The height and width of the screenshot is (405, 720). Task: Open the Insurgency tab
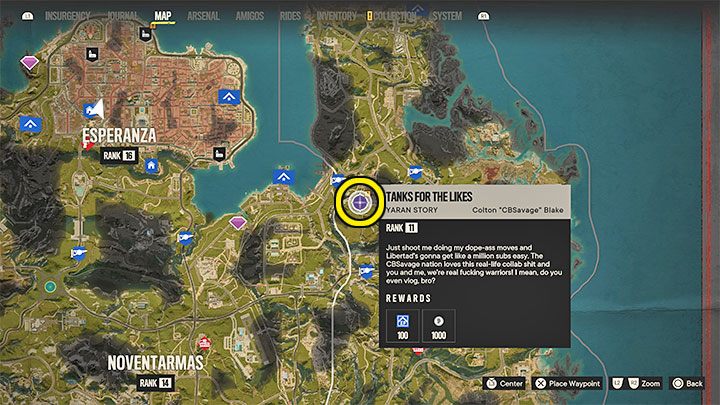pyautogui.click(x=58, y=16)
